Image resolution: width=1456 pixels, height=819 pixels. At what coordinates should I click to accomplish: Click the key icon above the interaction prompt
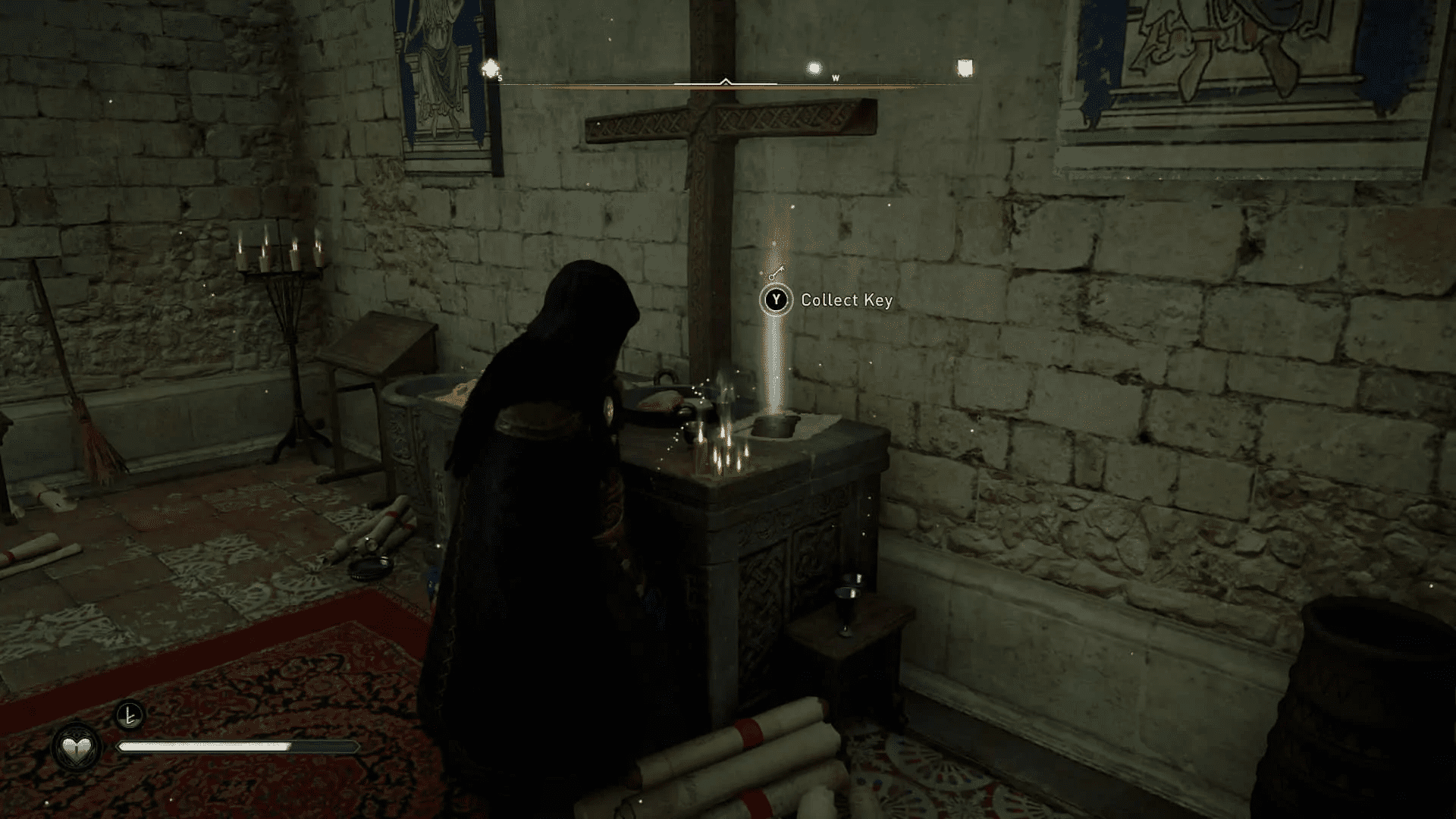click(777, 271)
